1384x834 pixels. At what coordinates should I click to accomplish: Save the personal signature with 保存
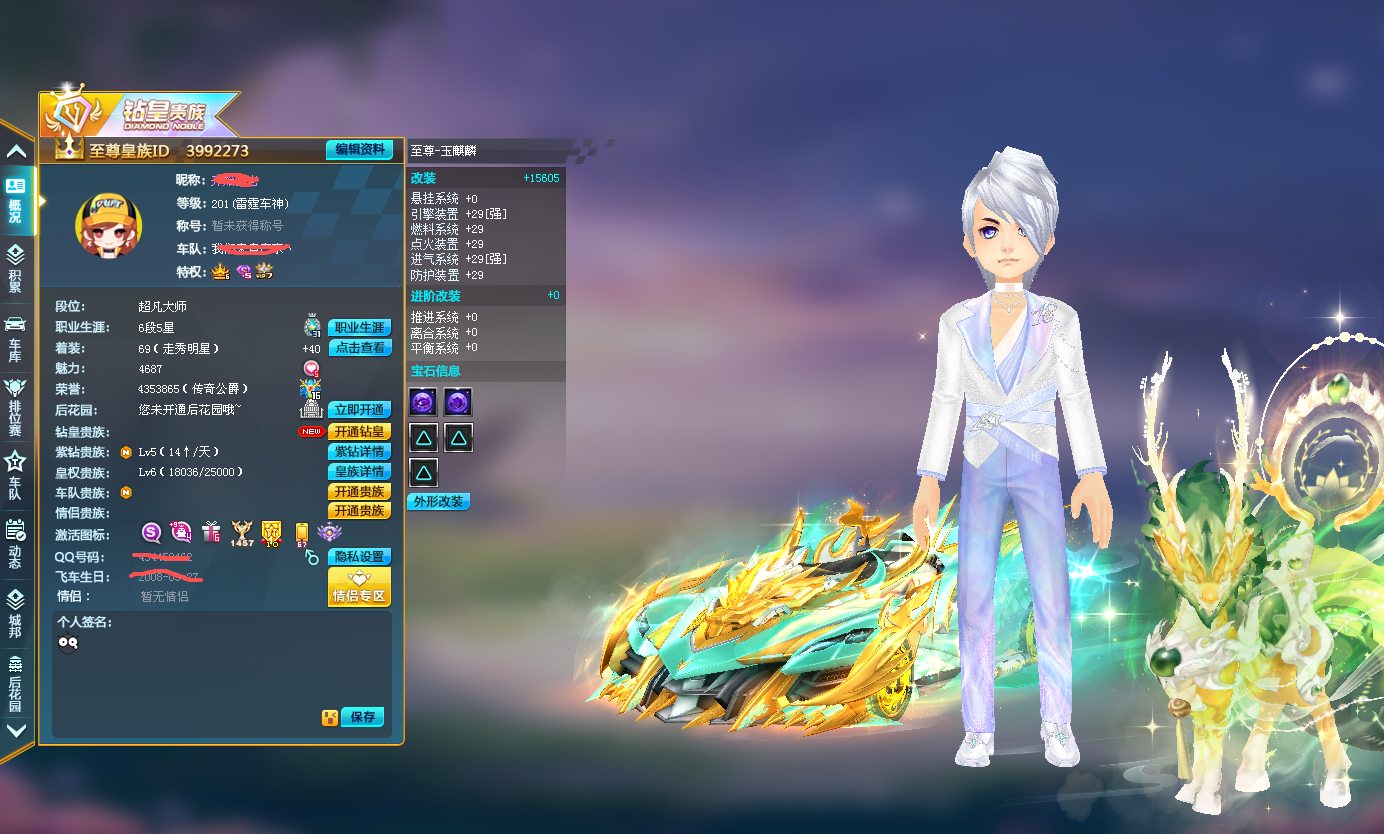(362, 717)
